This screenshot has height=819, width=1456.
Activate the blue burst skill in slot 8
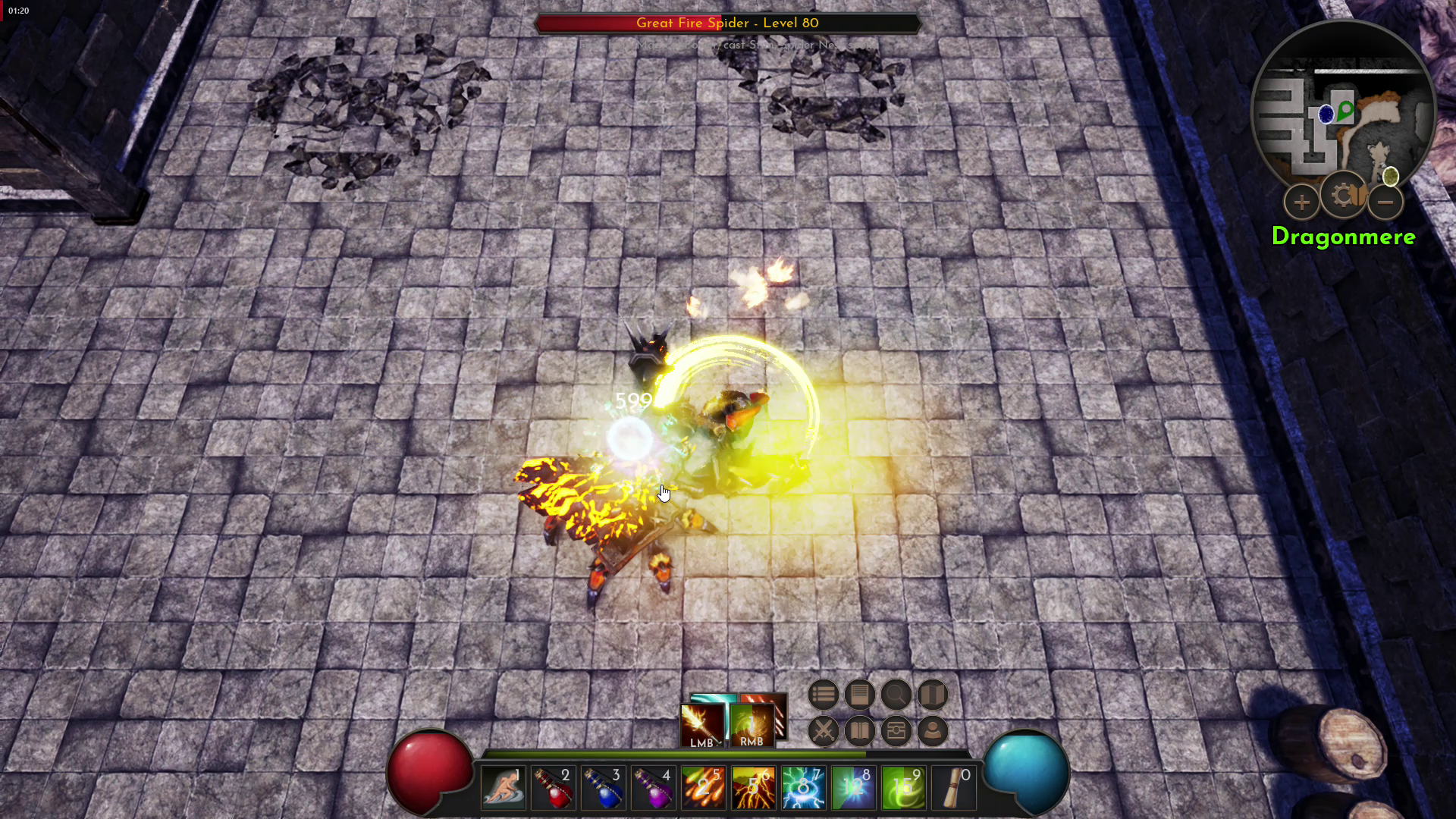[x=853, y=789]
